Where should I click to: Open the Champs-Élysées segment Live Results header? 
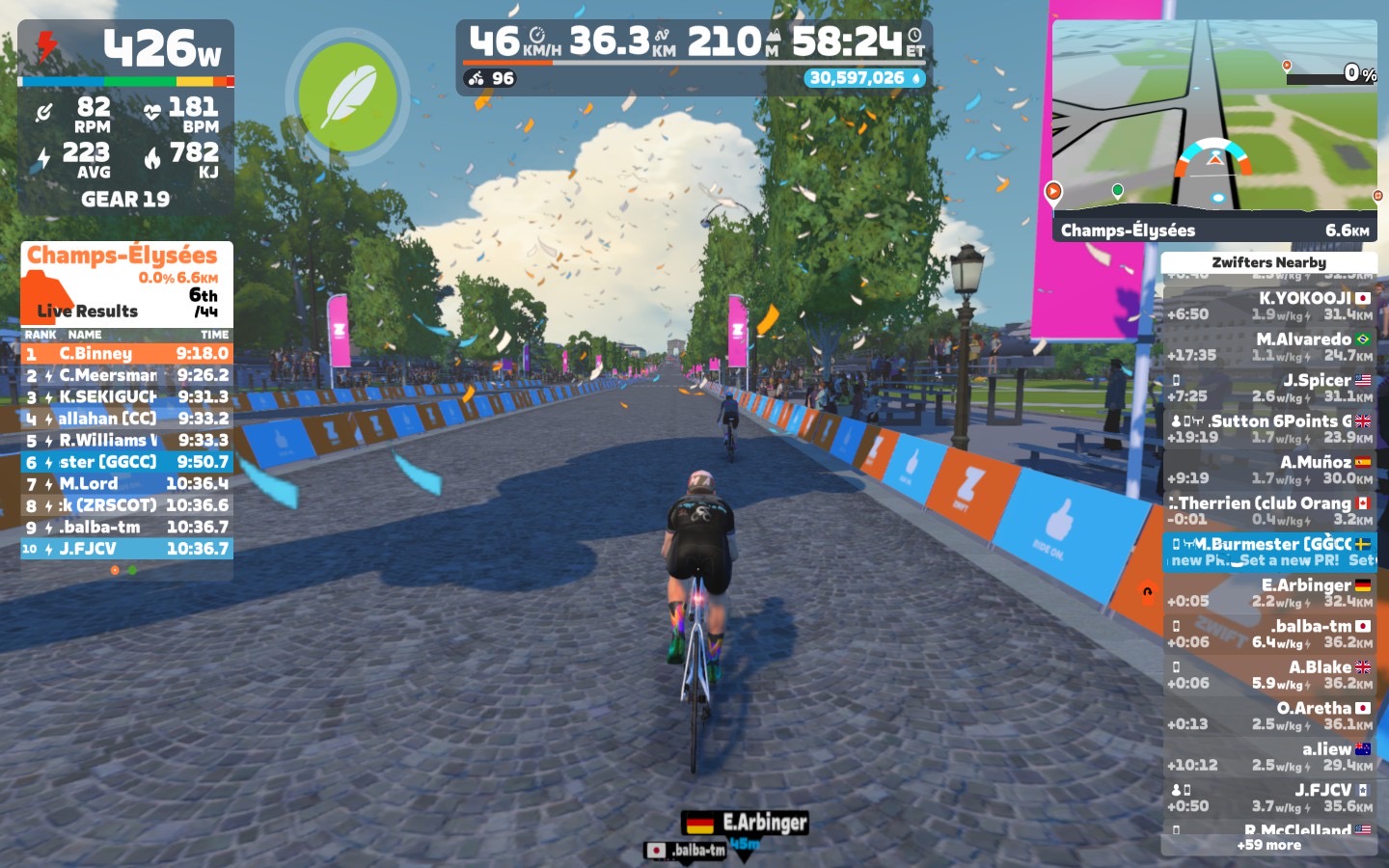(x=126, y=282)
